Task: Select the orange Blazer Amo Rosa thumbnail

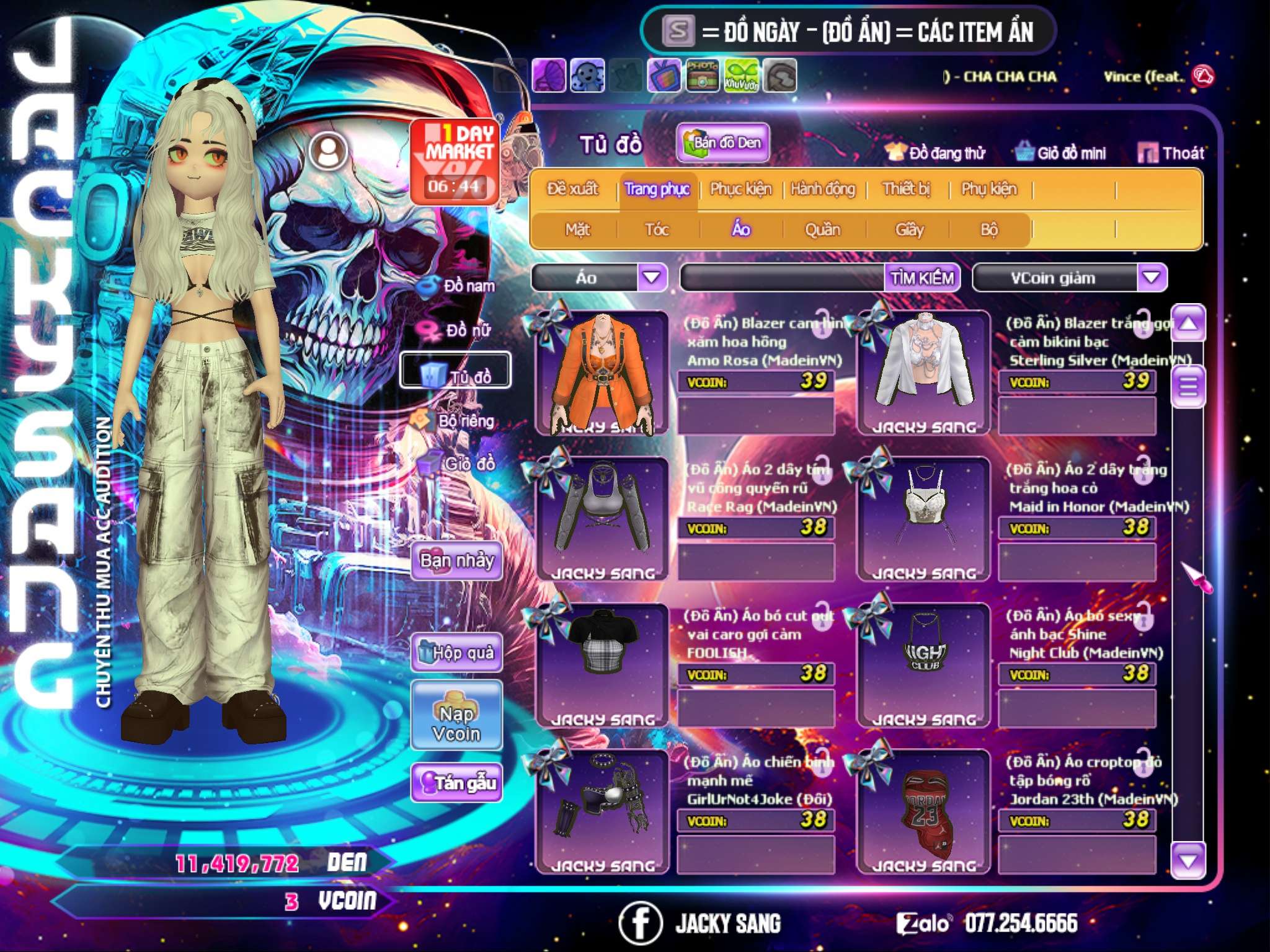Action: 602,372
